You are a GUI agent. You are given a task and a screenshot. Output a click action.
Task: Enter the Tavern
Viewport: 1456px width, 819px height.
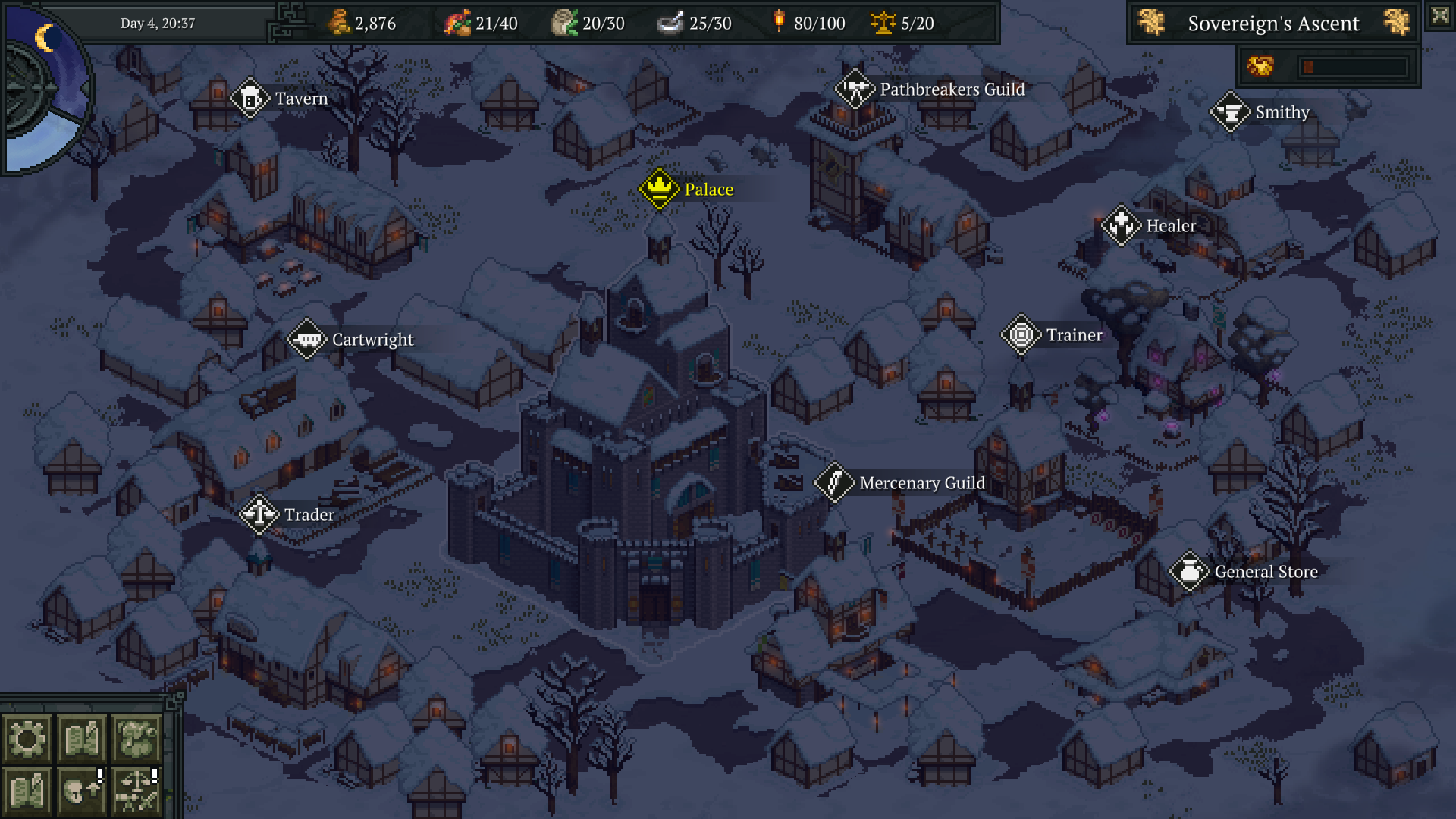tap(251, 99)
